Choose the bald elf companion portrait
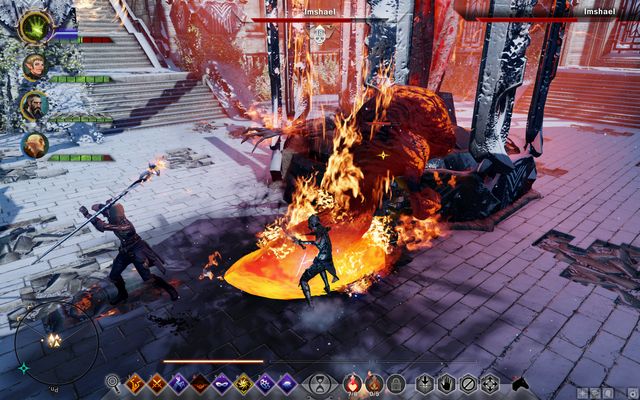 35,145
